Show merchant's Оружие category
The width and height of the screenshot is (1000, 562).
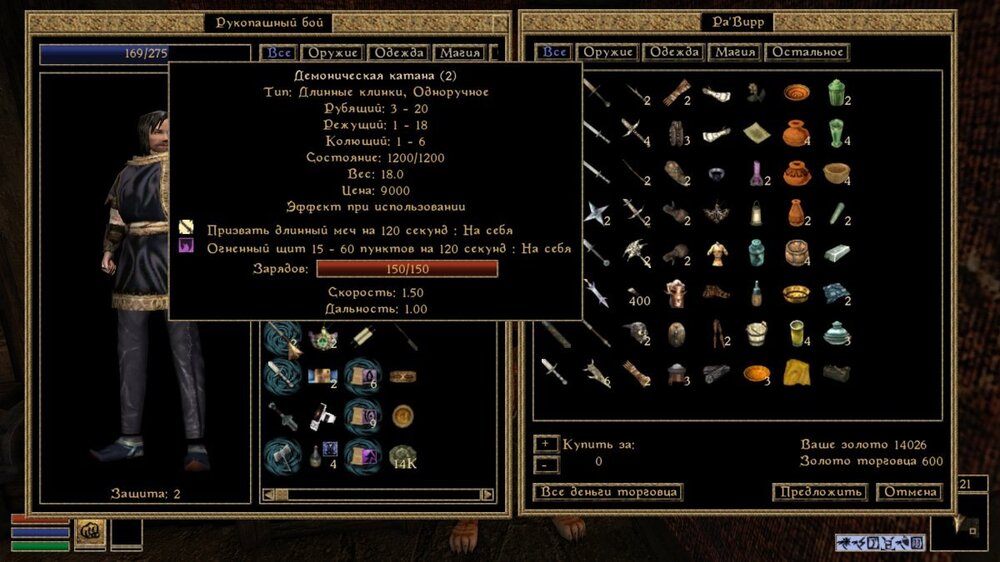click(607, 52)
